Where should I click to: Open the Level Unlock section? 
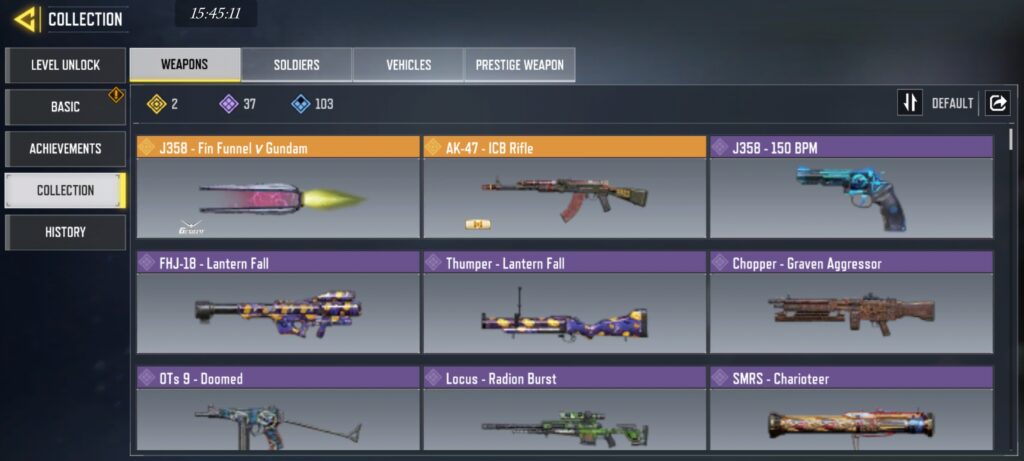[x=65, y=65]
